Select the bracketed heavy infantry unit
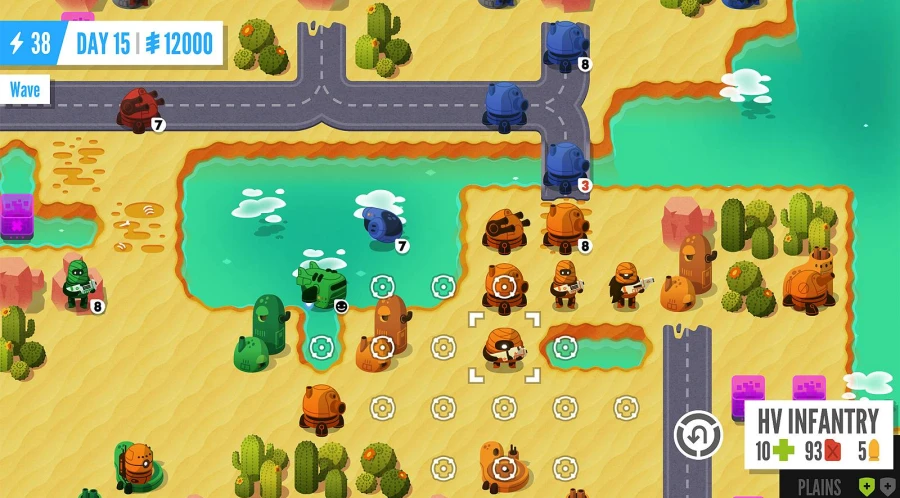Image resolution: width=900 pixels, height=498 pixels. (x=504, y=347)
